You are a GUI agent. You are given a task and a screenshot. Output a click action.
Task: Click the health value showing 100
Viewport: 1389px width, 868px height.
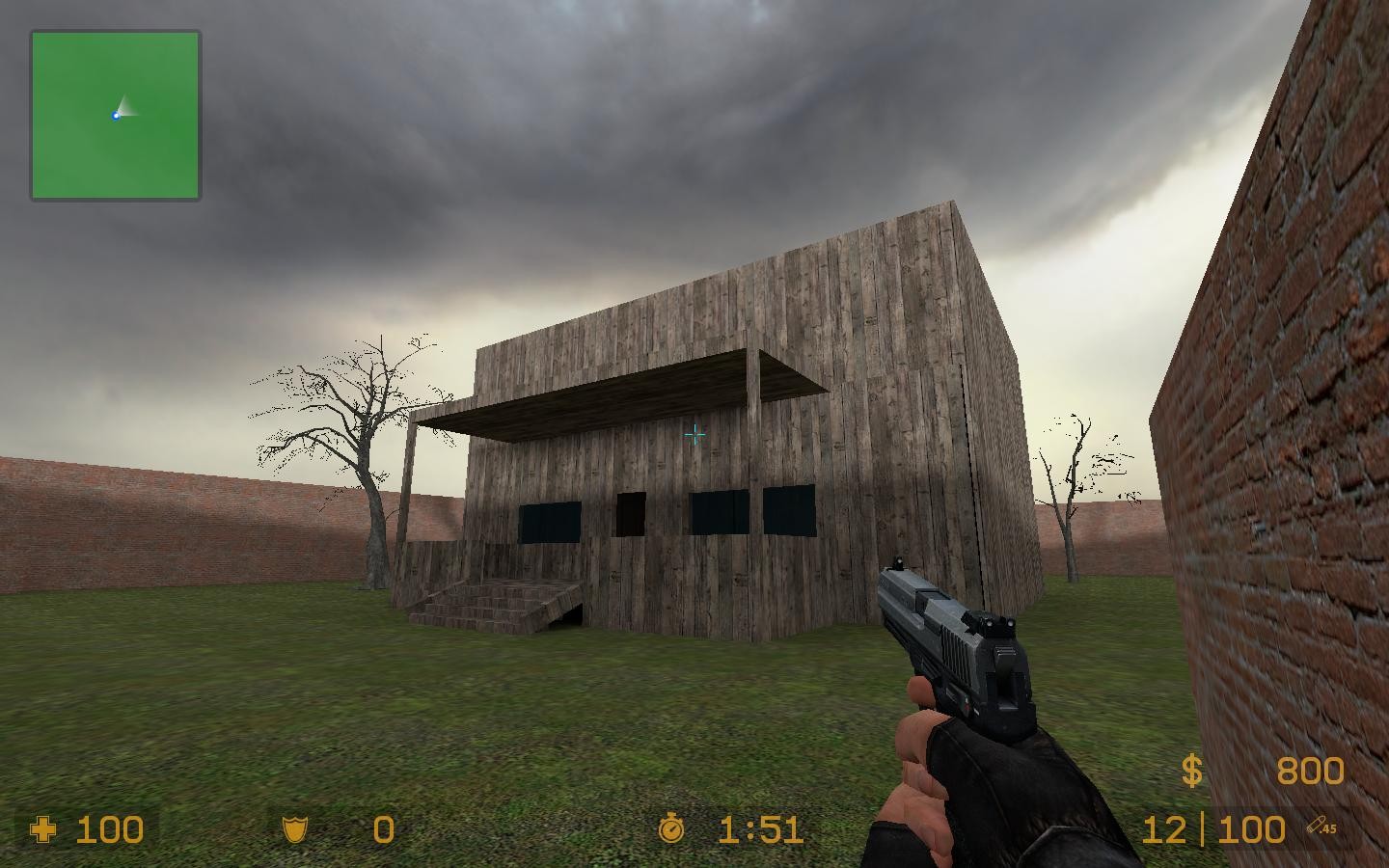109,829
